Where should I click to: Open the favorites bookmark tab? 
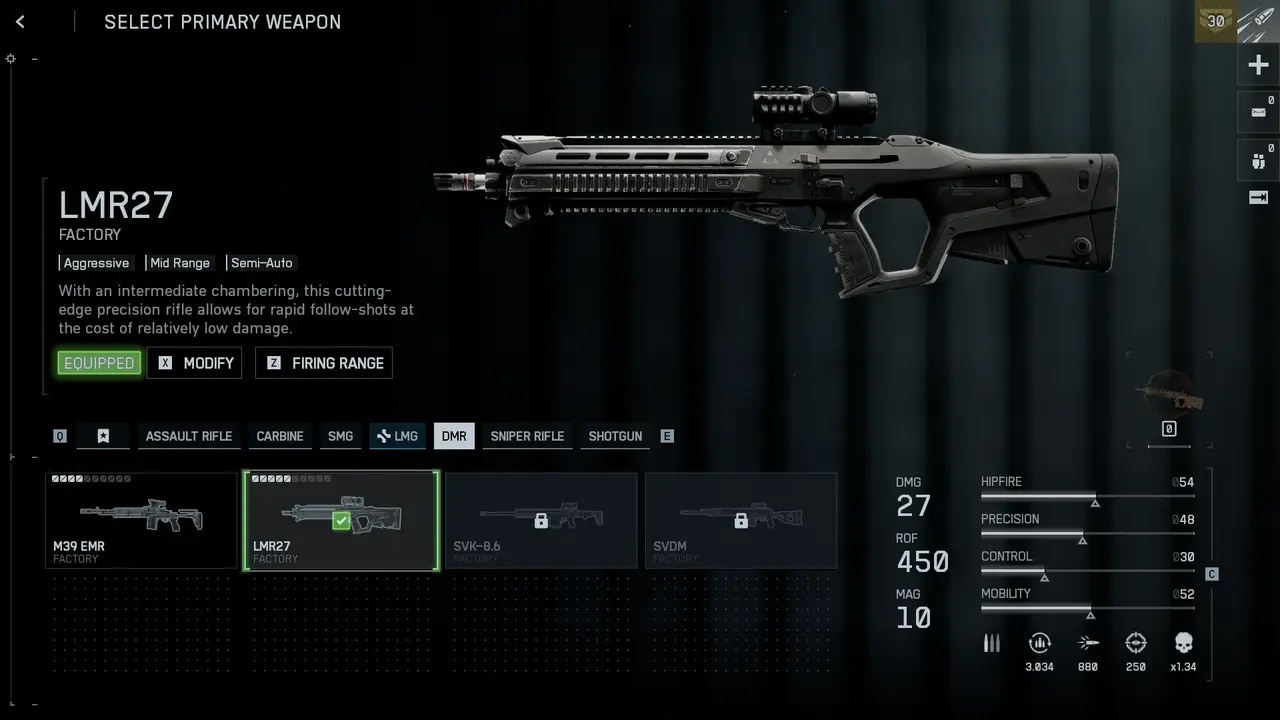pos(103,436)
